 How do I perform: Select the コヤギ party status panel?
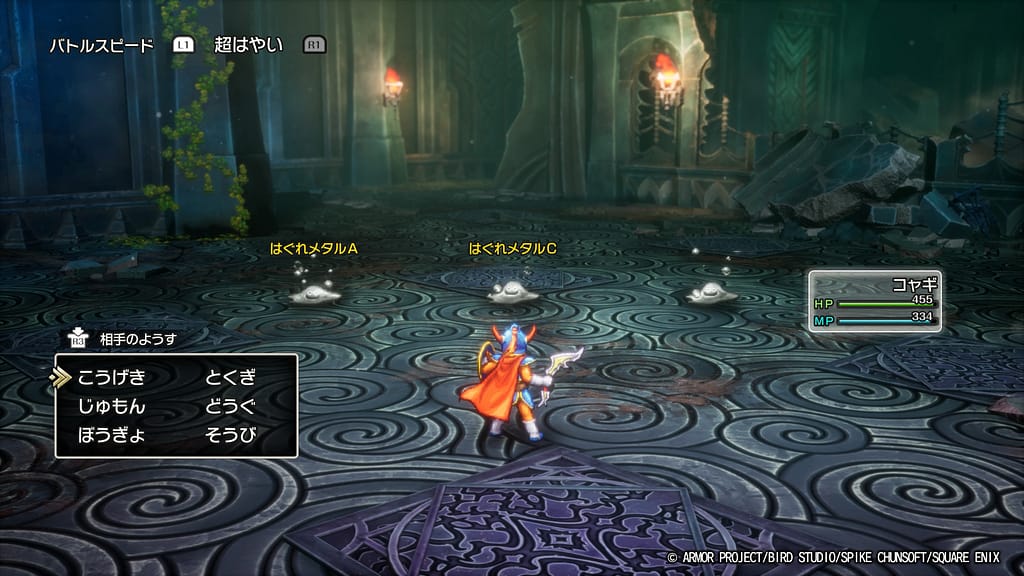click(875, 301)
